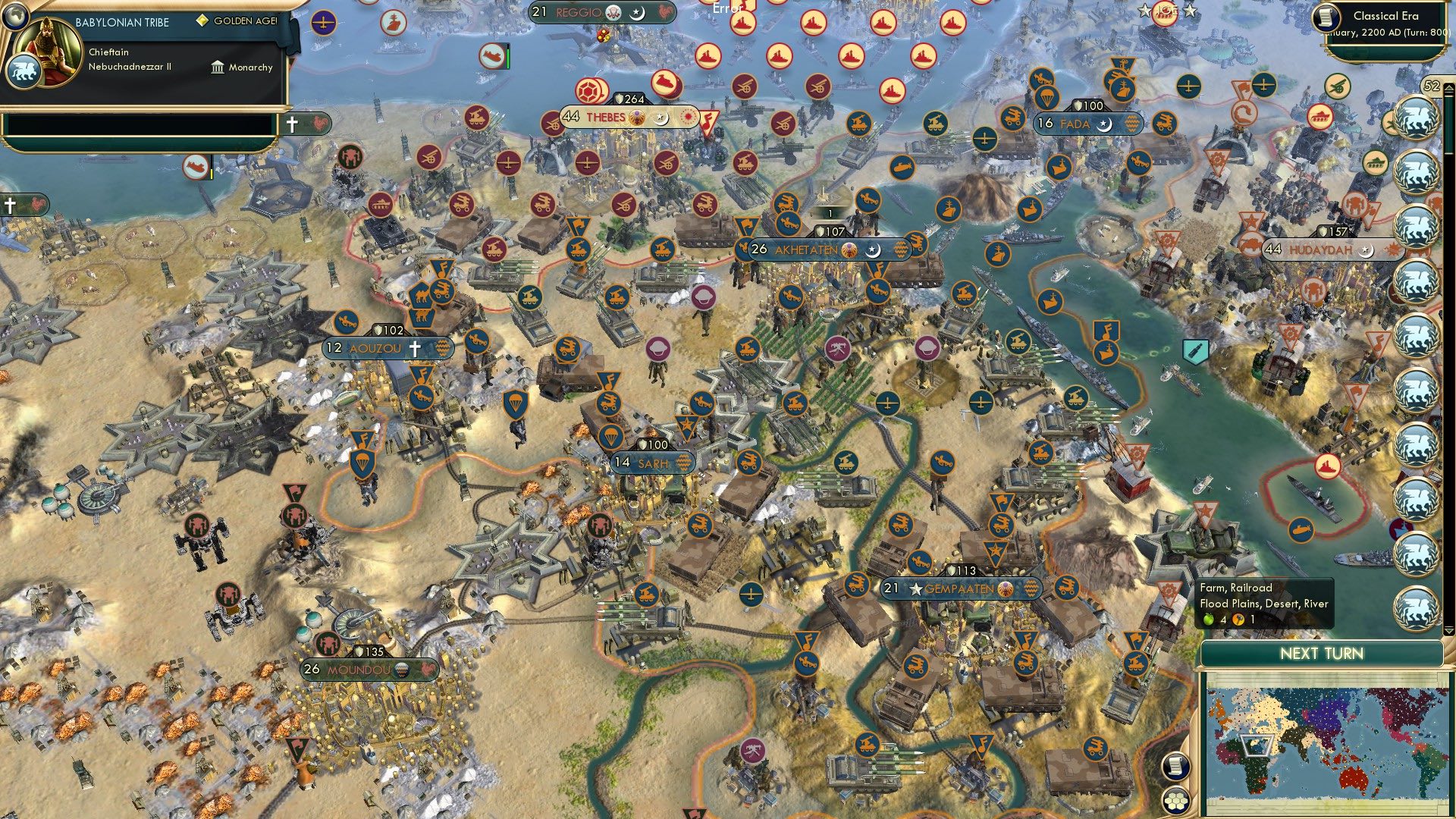Click the Monarchy government icon
The width and height of the screenshot is (1456, 819).
pos(218,68)
